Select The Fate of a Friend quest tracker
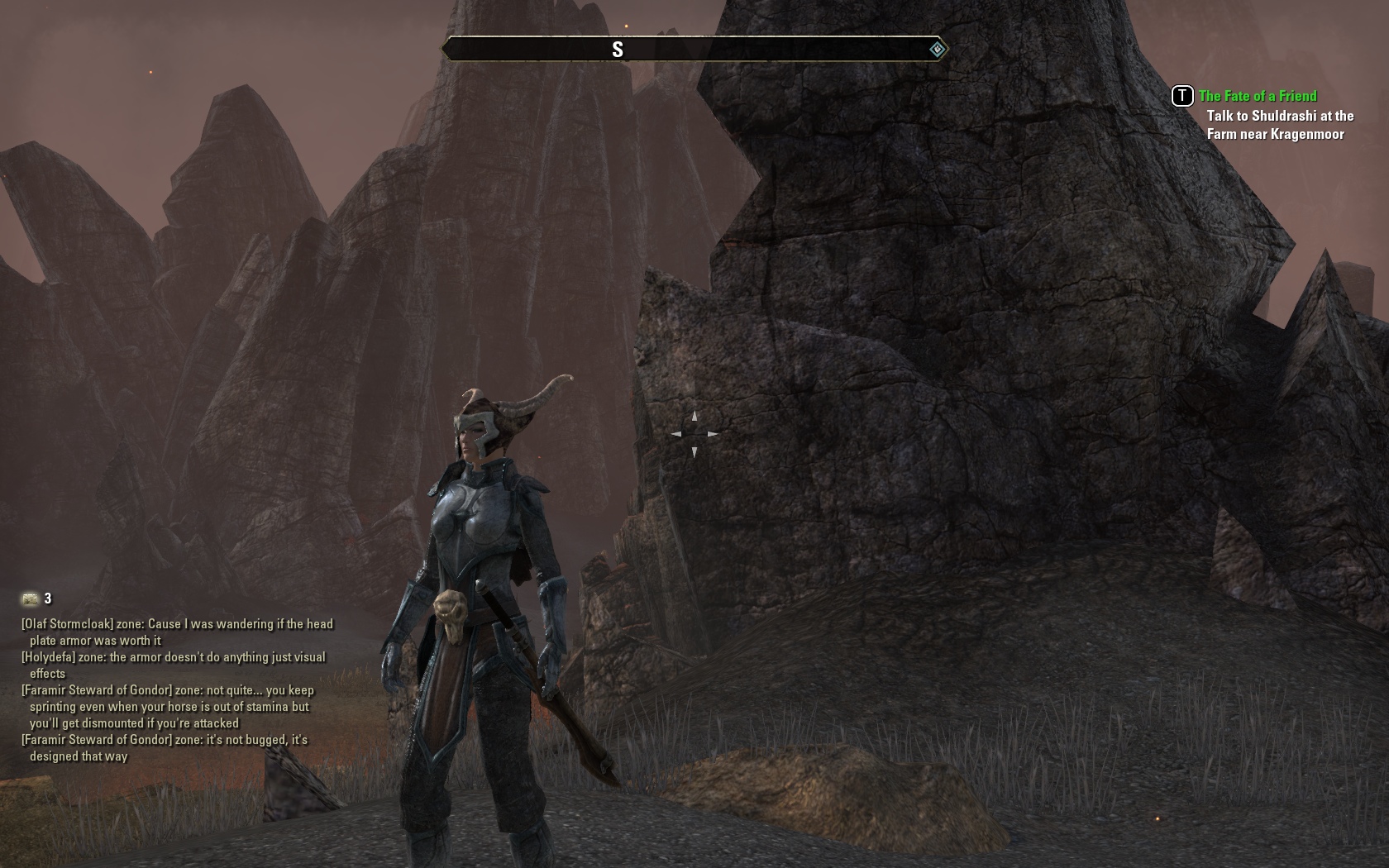The image size is (1389, 868). pos(1257,96)
